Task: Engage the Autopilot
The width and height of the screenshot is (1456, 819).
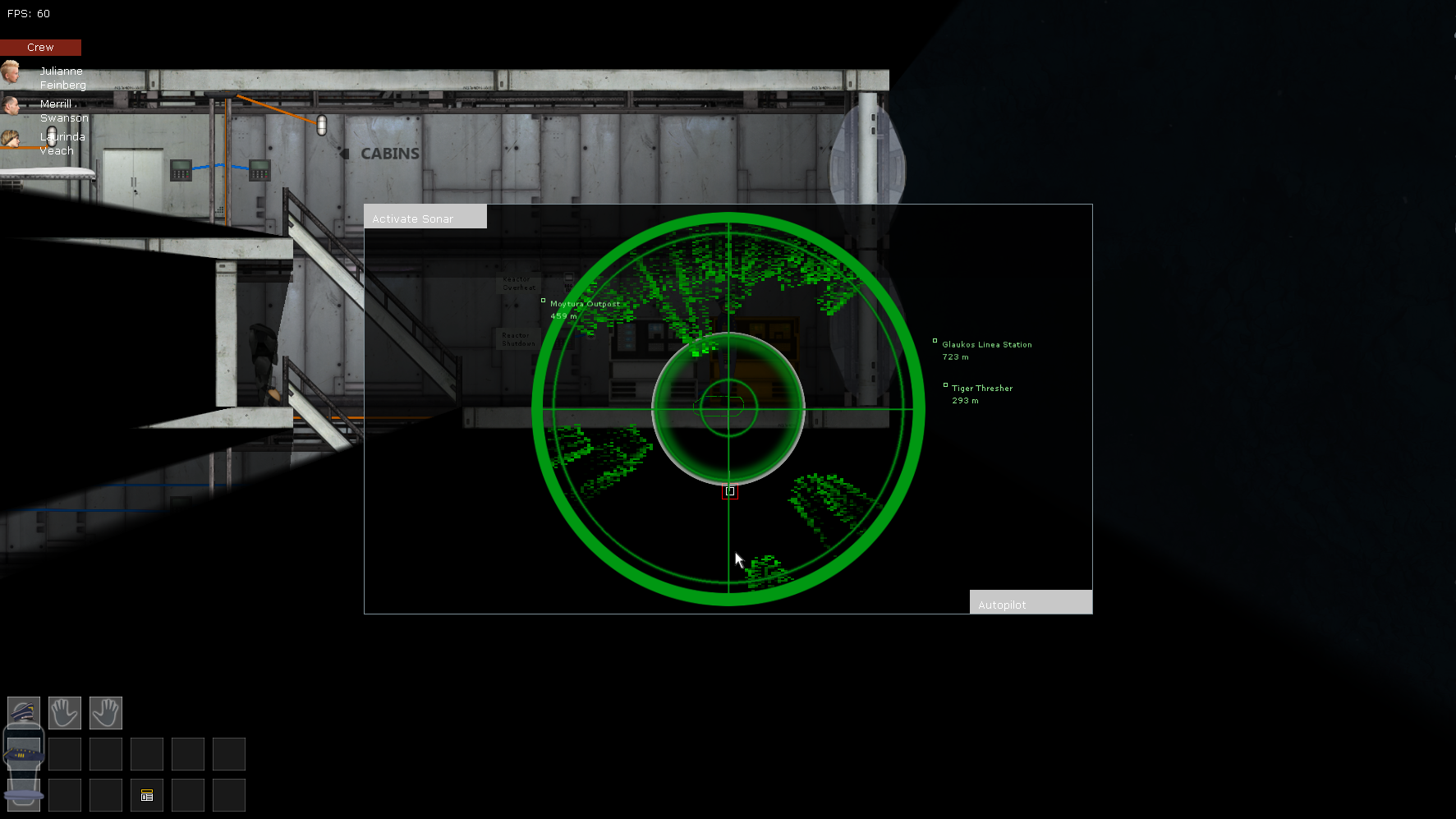Action: (x=1030, y=603)
